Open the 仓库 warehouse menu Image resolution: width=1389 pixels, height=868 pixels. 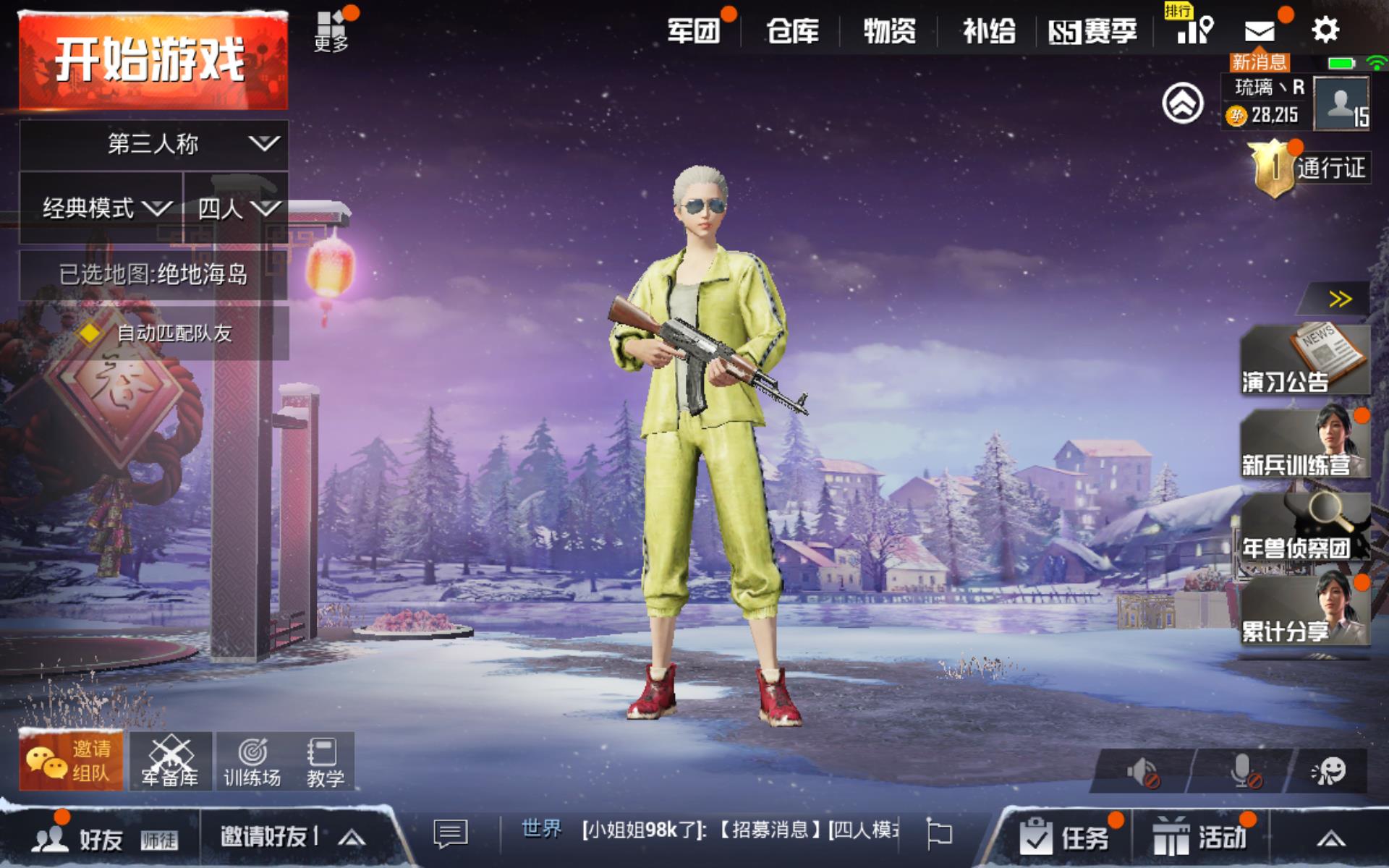coord(792,31)
